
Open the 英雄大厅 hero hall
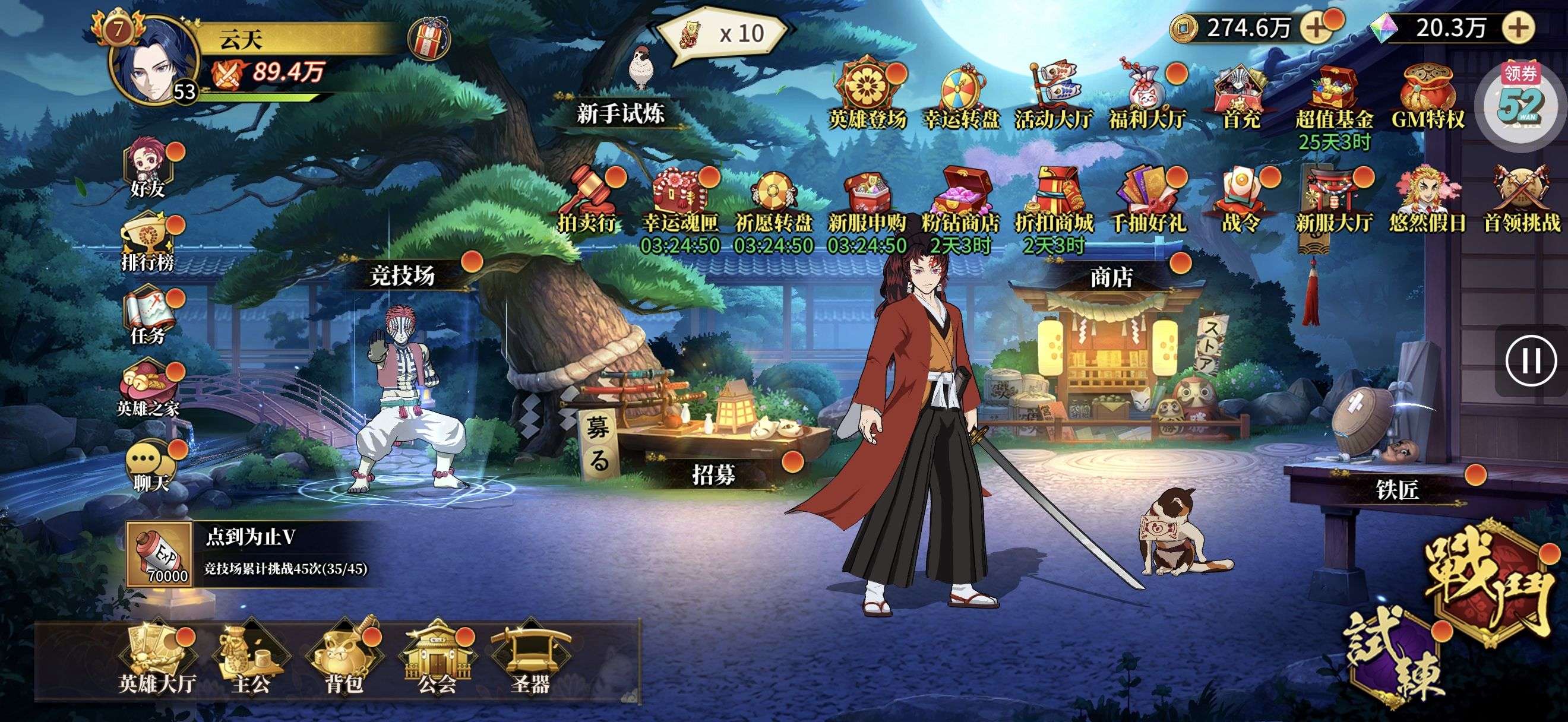(157, 658)
